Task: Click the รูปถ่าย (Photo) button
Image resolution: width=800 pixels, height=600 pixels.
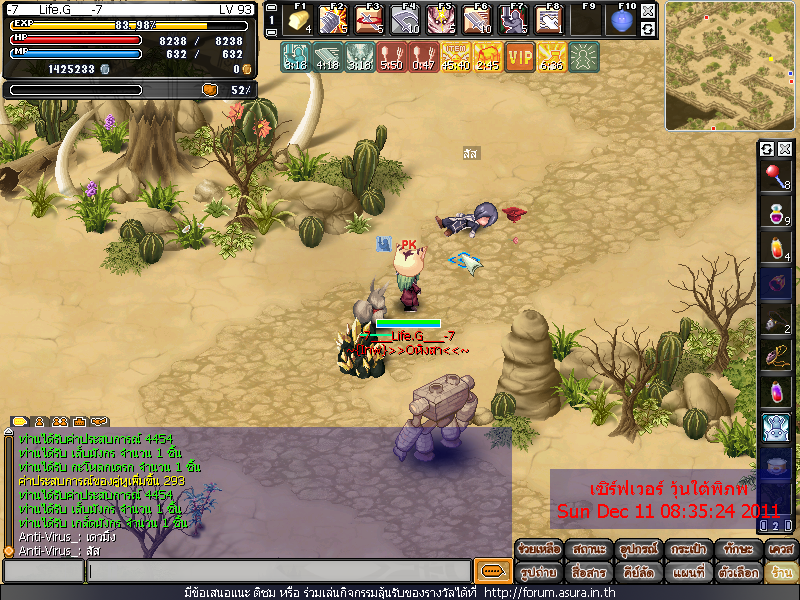Action: point(538,573)
